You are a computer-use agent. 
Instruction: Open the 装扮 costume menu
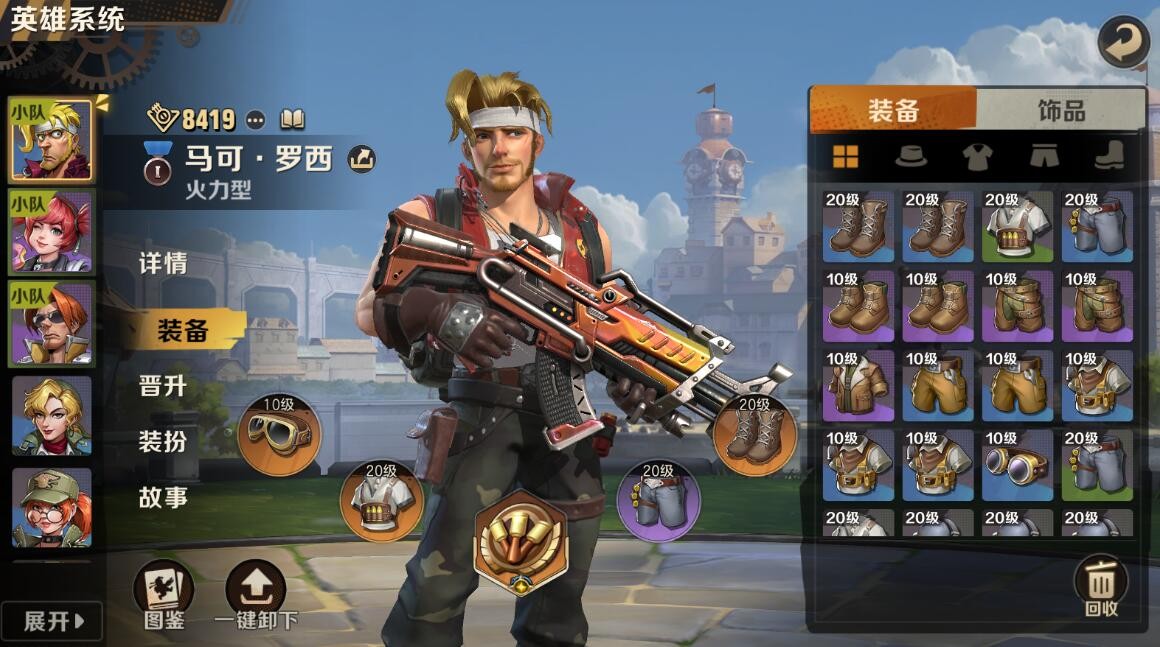(163, 441)
